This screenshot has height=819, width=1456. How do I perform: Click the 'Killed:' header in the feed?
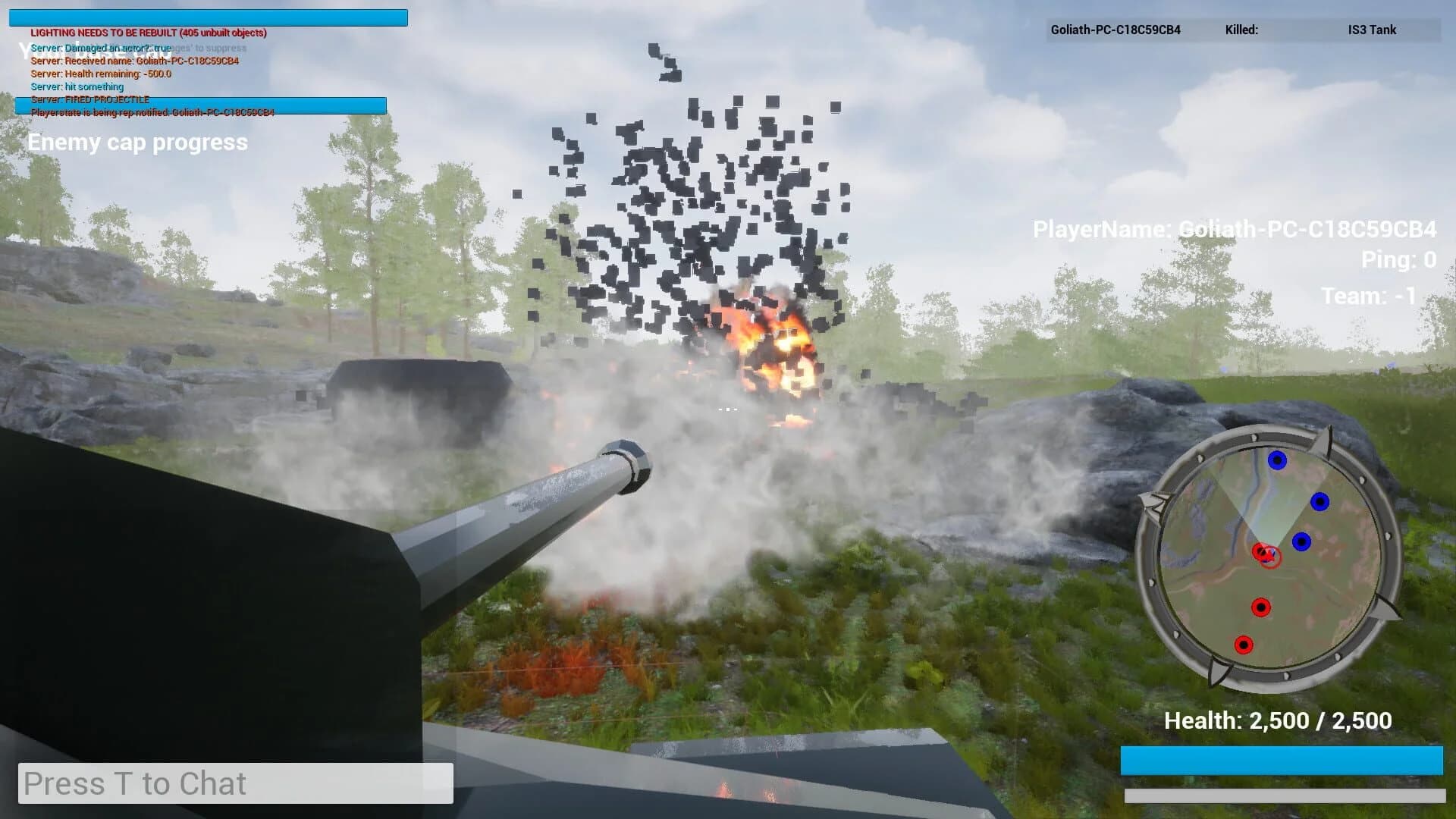1241,30
